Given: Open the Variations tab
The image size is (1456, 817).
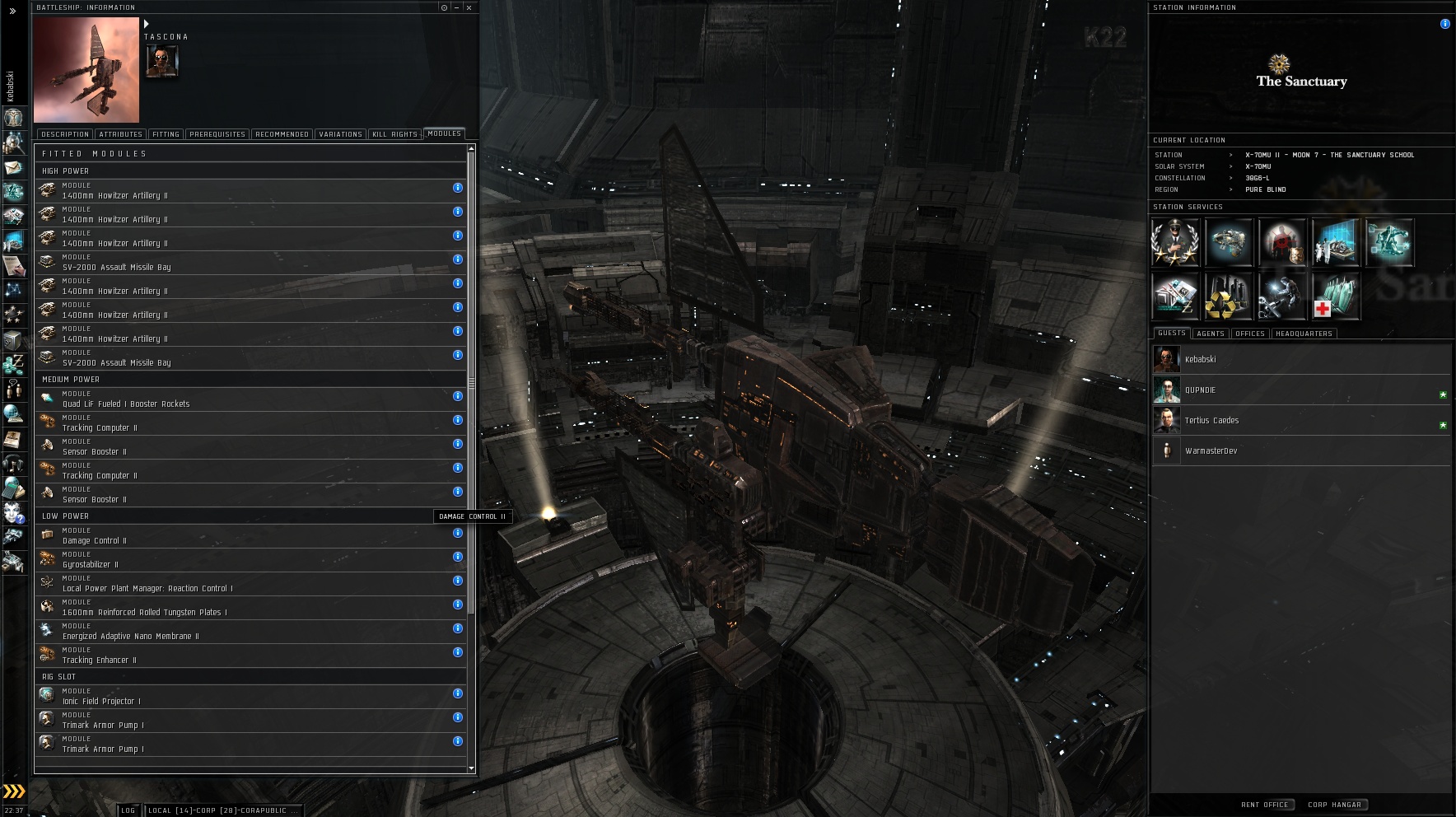Looking at the screenshot, I should coord(340,134).
